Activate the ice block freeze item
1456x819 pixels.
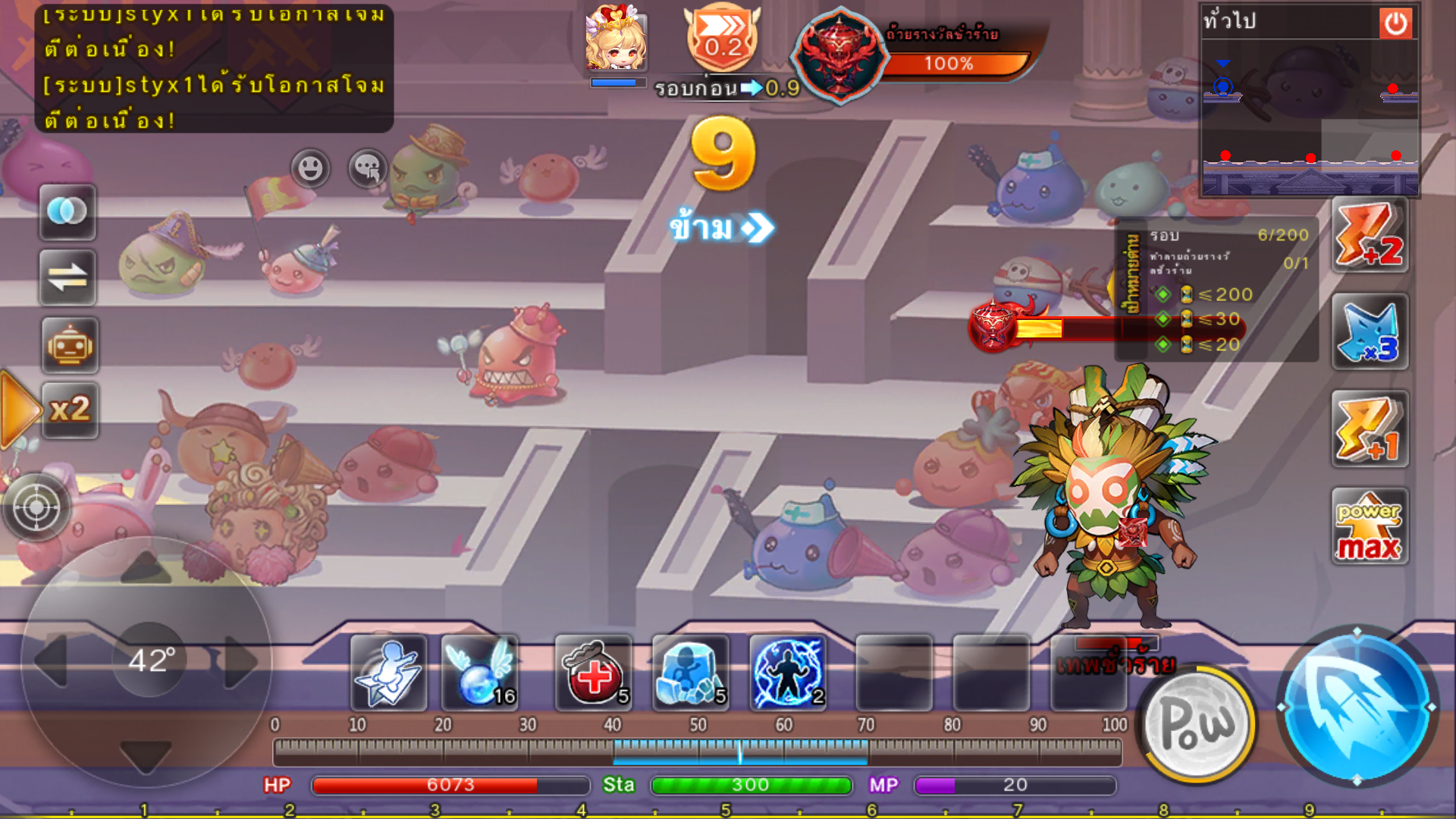click(x=690, y=673)
